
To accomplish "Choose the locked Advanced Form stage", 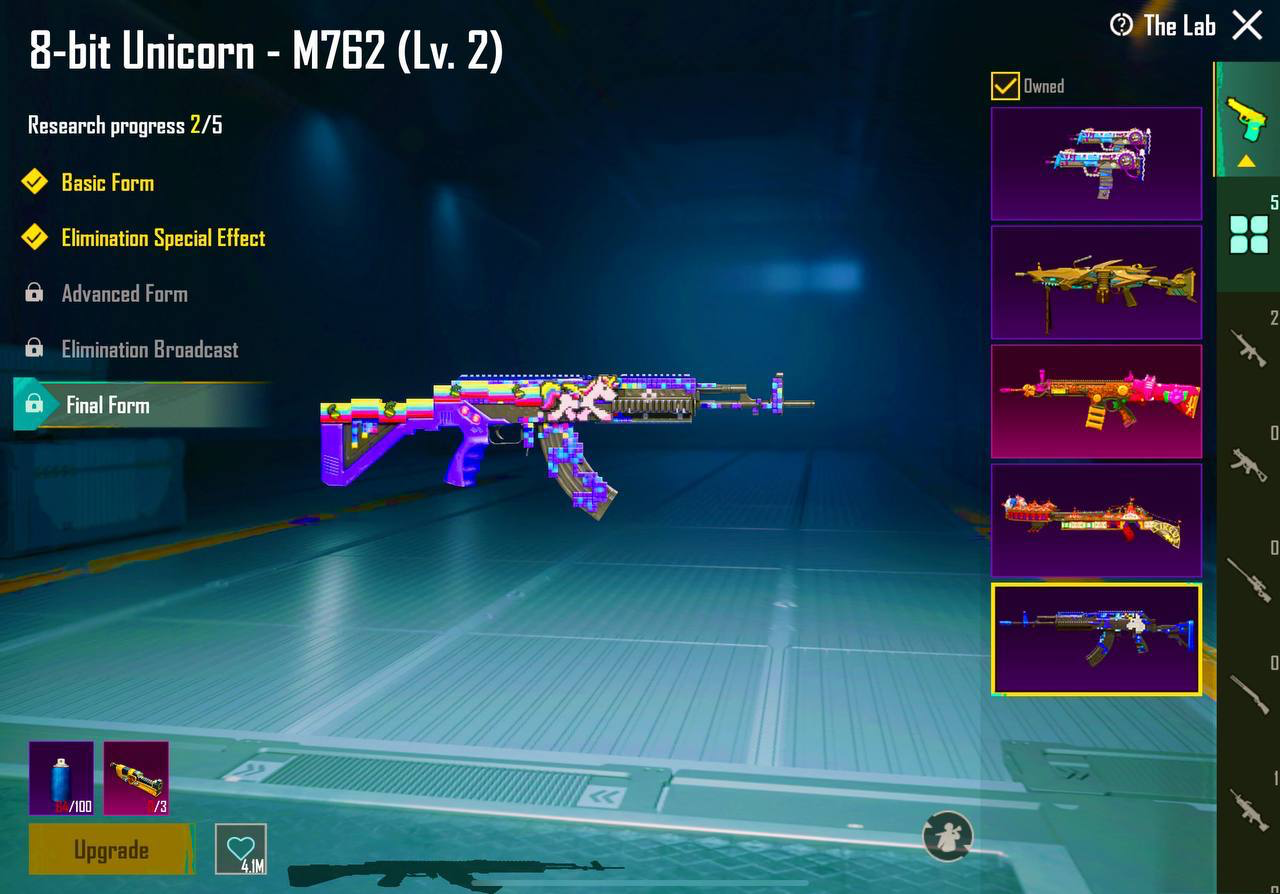I will [124, 294].
